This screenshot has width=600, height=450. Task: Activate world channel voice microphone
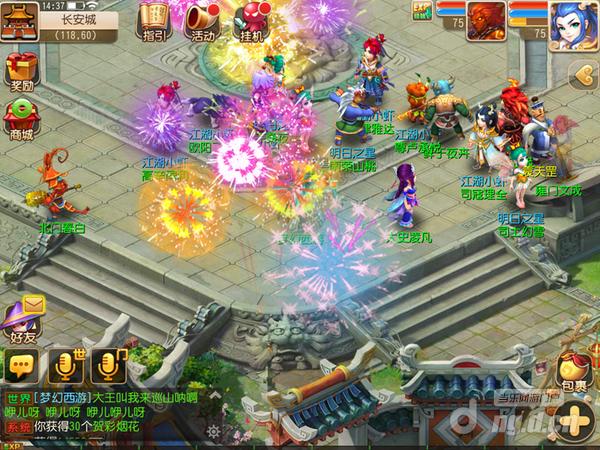(x=63, y=366)
